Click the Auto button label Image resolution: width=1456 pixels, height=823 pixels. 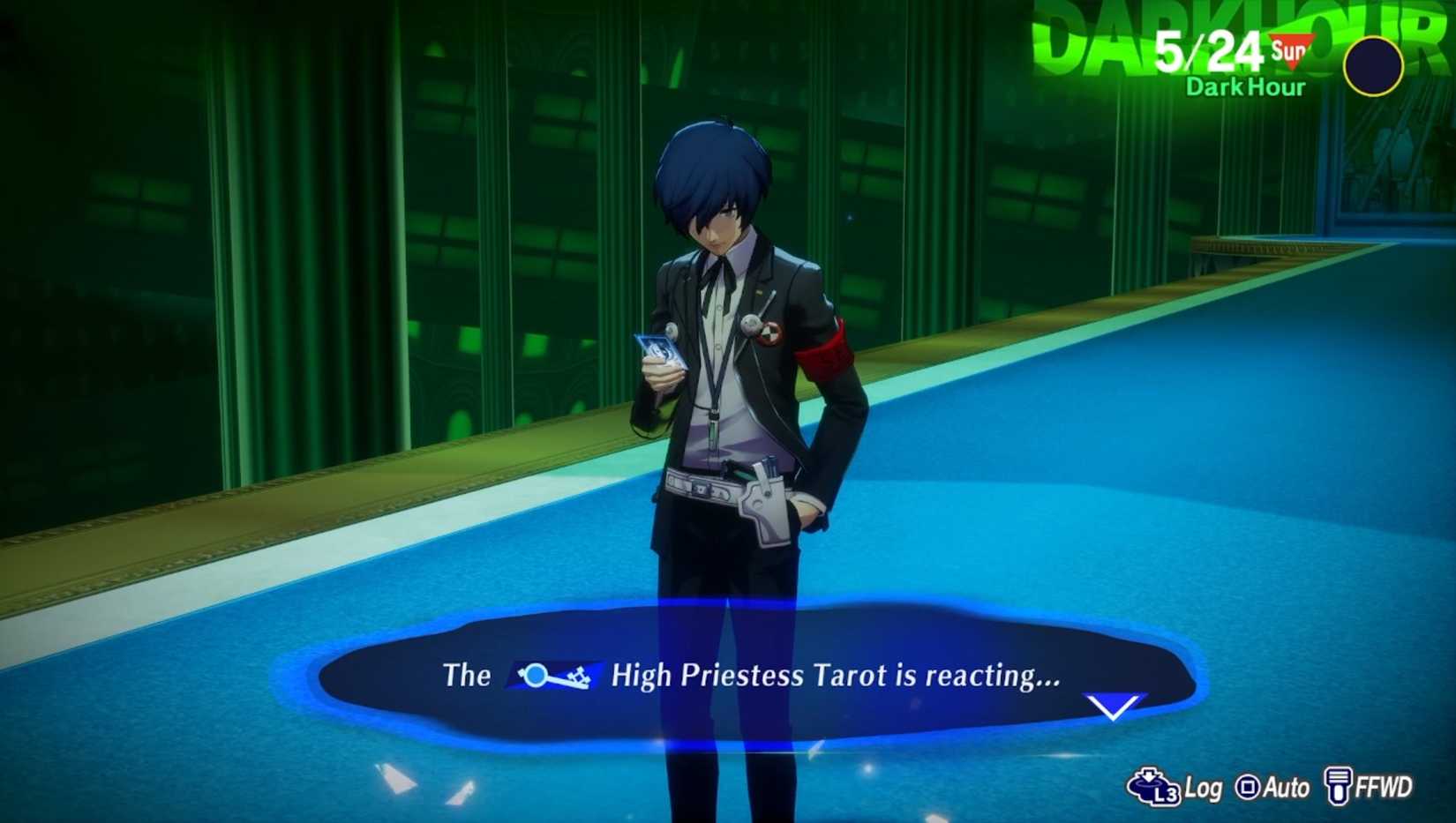click(x=1286, y=787)
